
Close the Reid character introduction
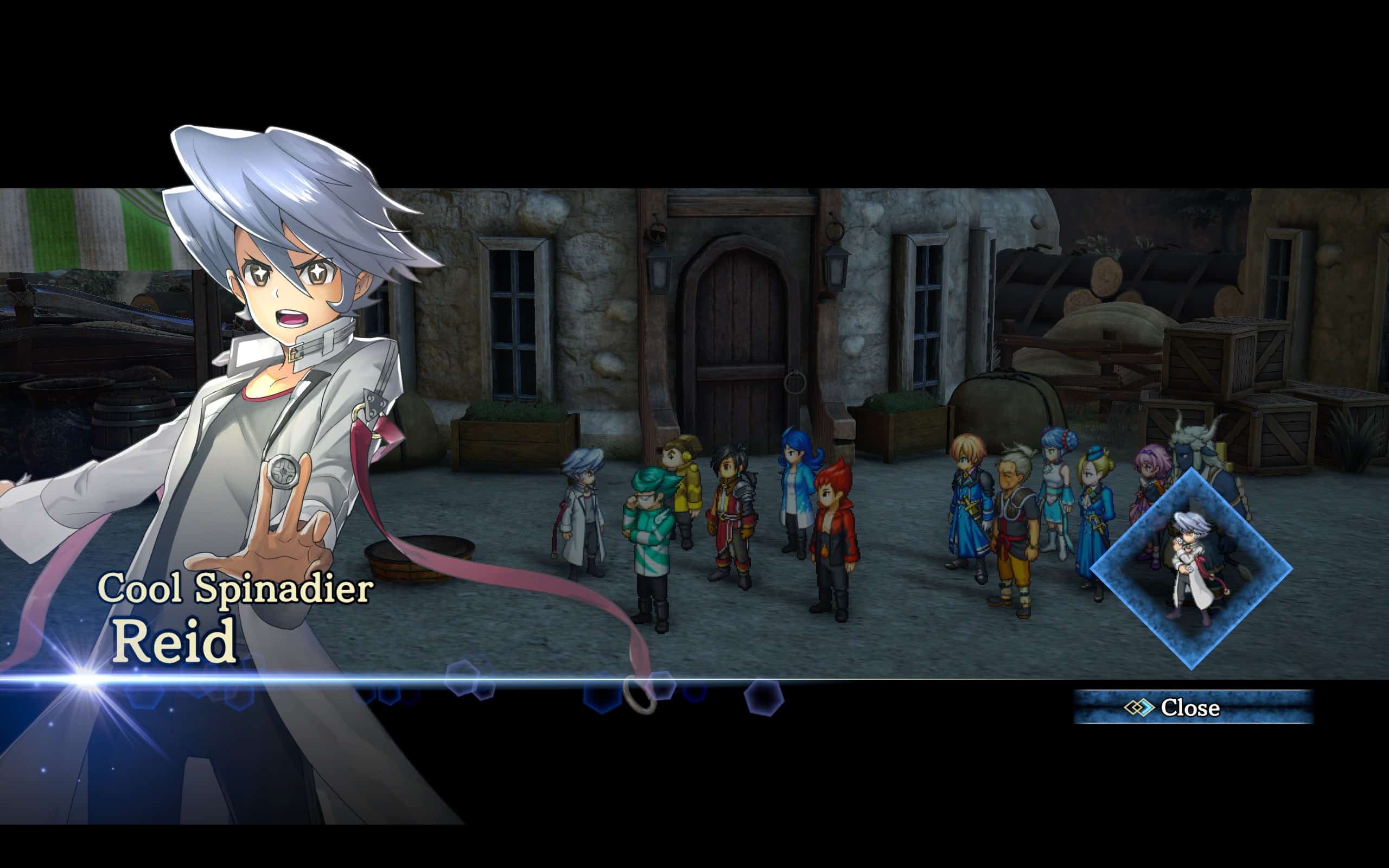pos(1192,707)
